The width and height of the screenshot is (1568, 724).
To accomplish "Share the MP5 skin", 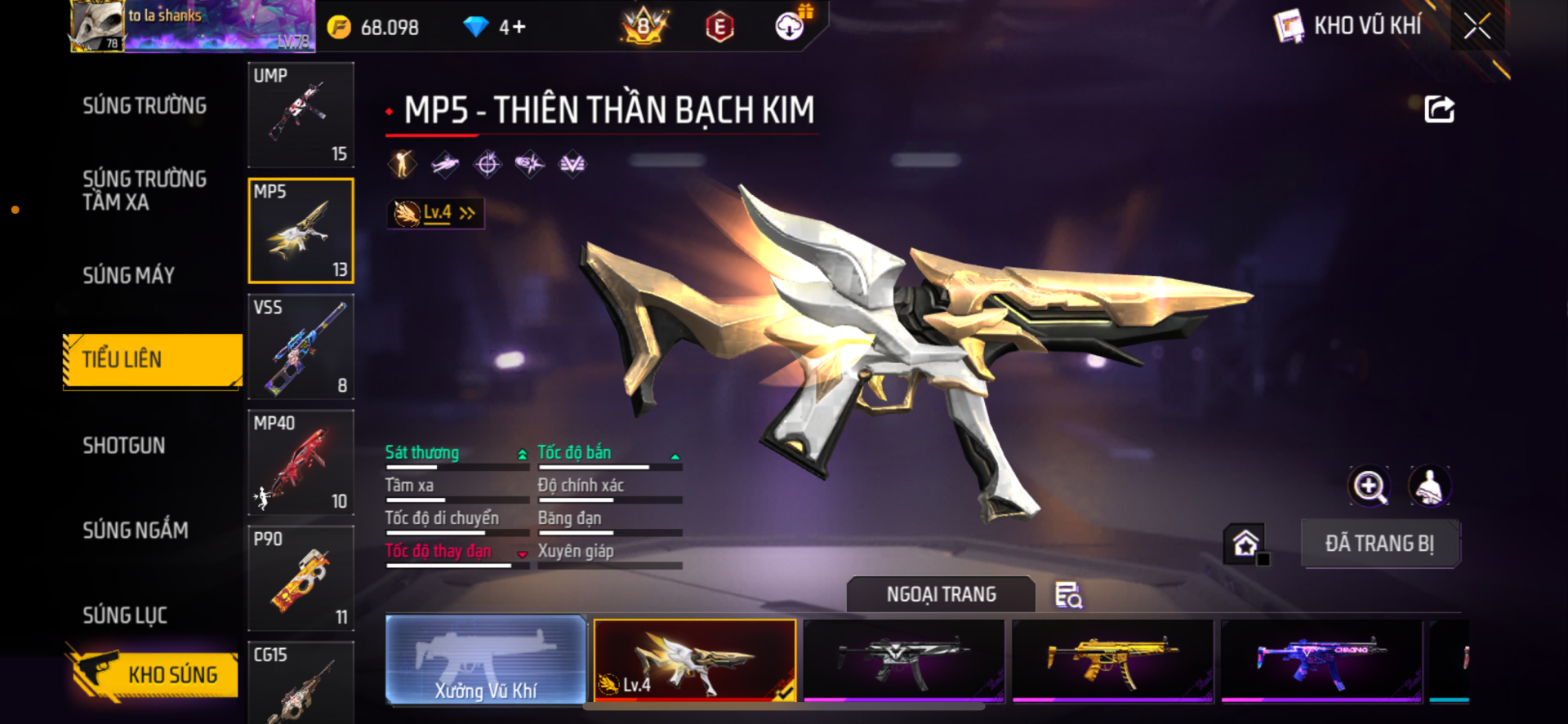I will [x=1439, y=109].
